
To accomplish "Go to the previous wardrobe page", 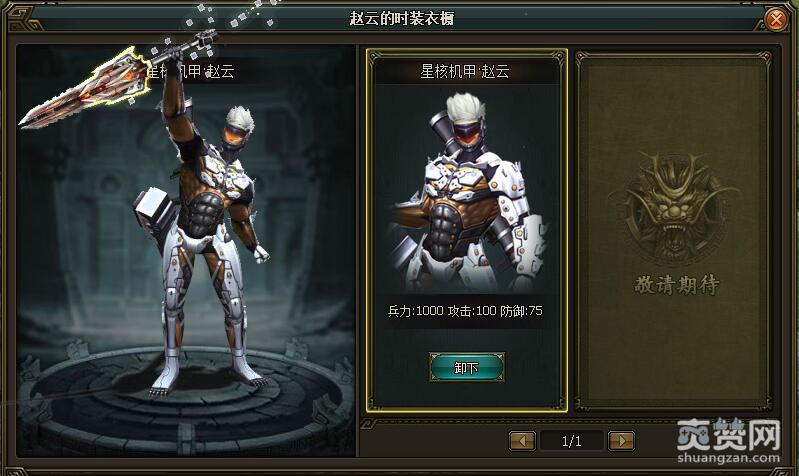I will tap(522, 440).
